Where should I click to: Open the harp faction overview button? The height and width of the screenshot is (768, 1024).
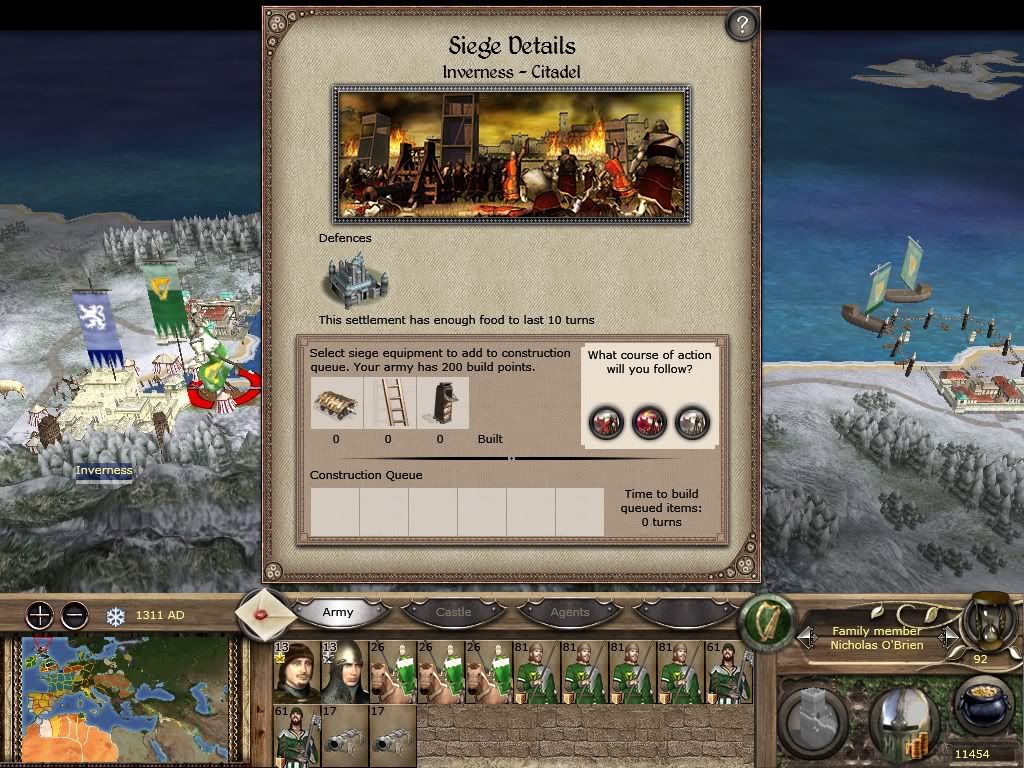tap(765, 618)
